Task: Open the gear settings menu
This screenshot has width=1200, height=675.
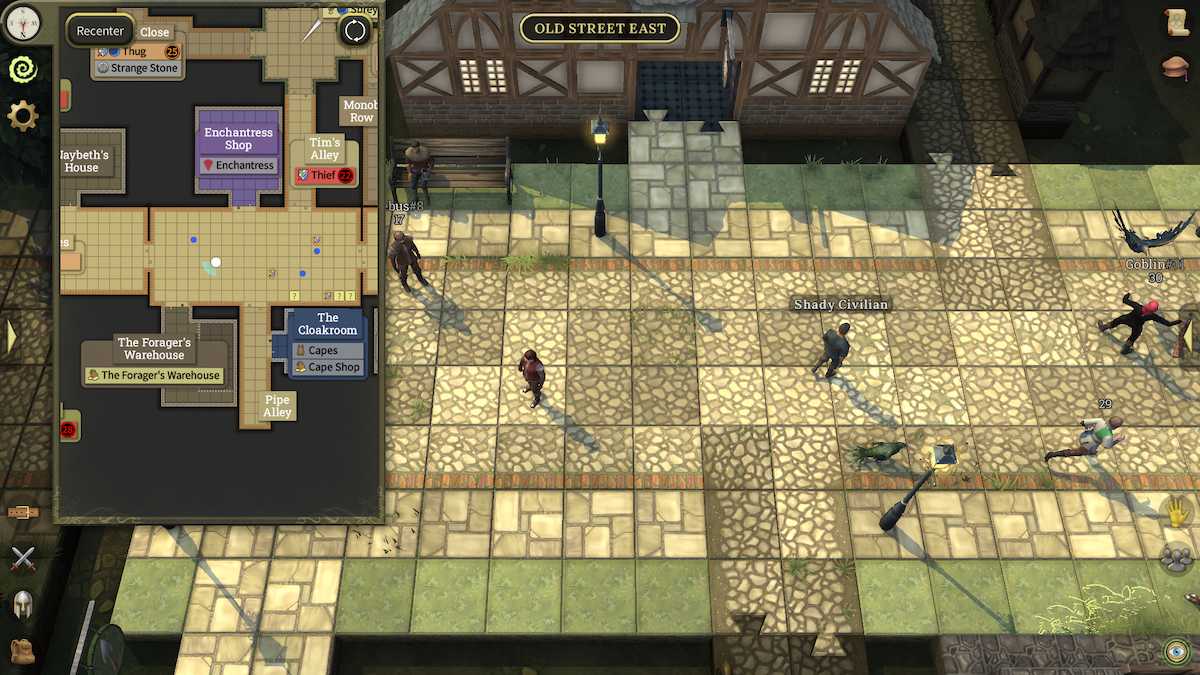Action: pos(22,116)
